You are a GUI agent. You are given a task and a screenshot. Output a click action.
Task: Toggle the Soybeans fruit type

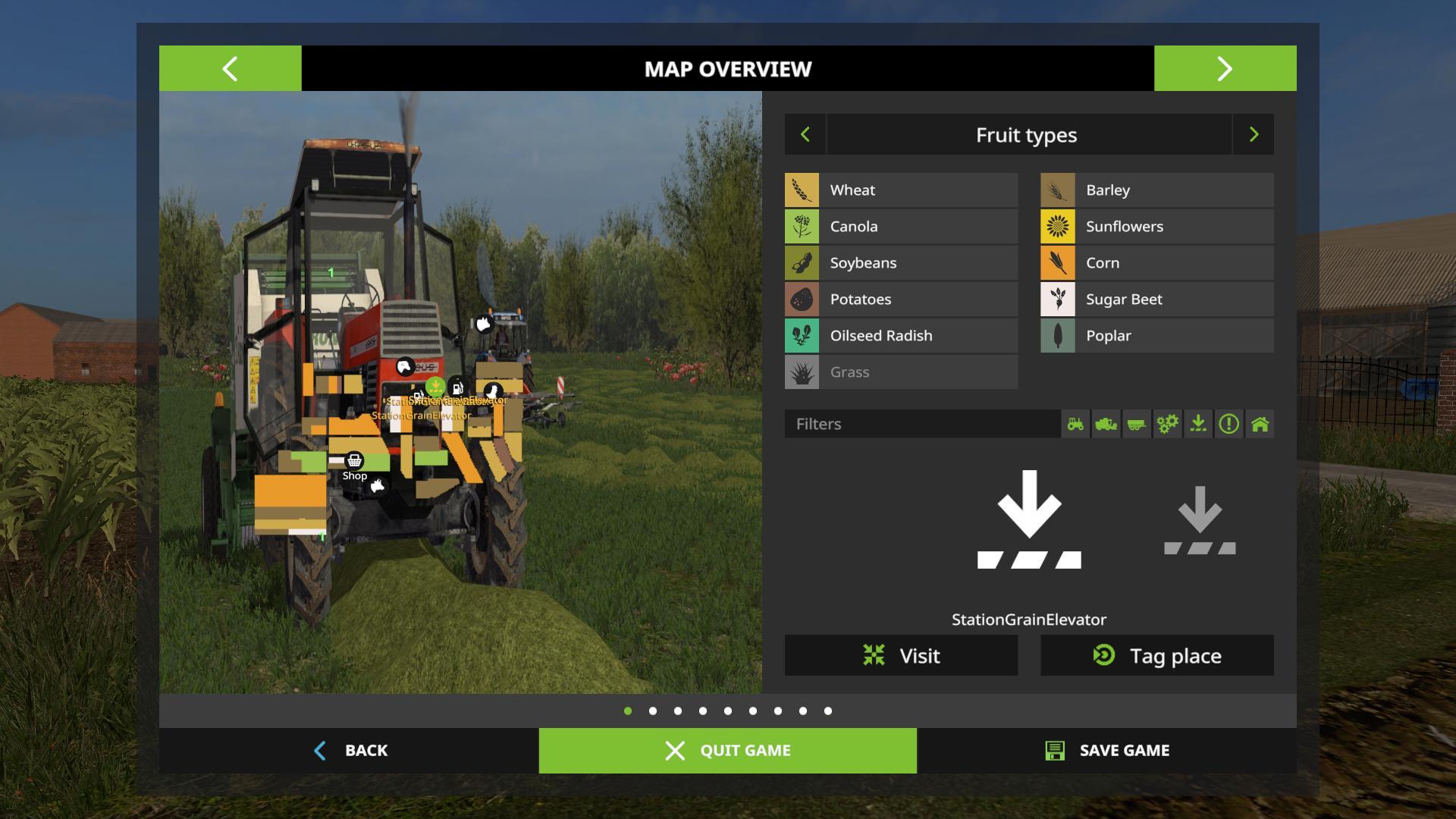coord(901,263)
